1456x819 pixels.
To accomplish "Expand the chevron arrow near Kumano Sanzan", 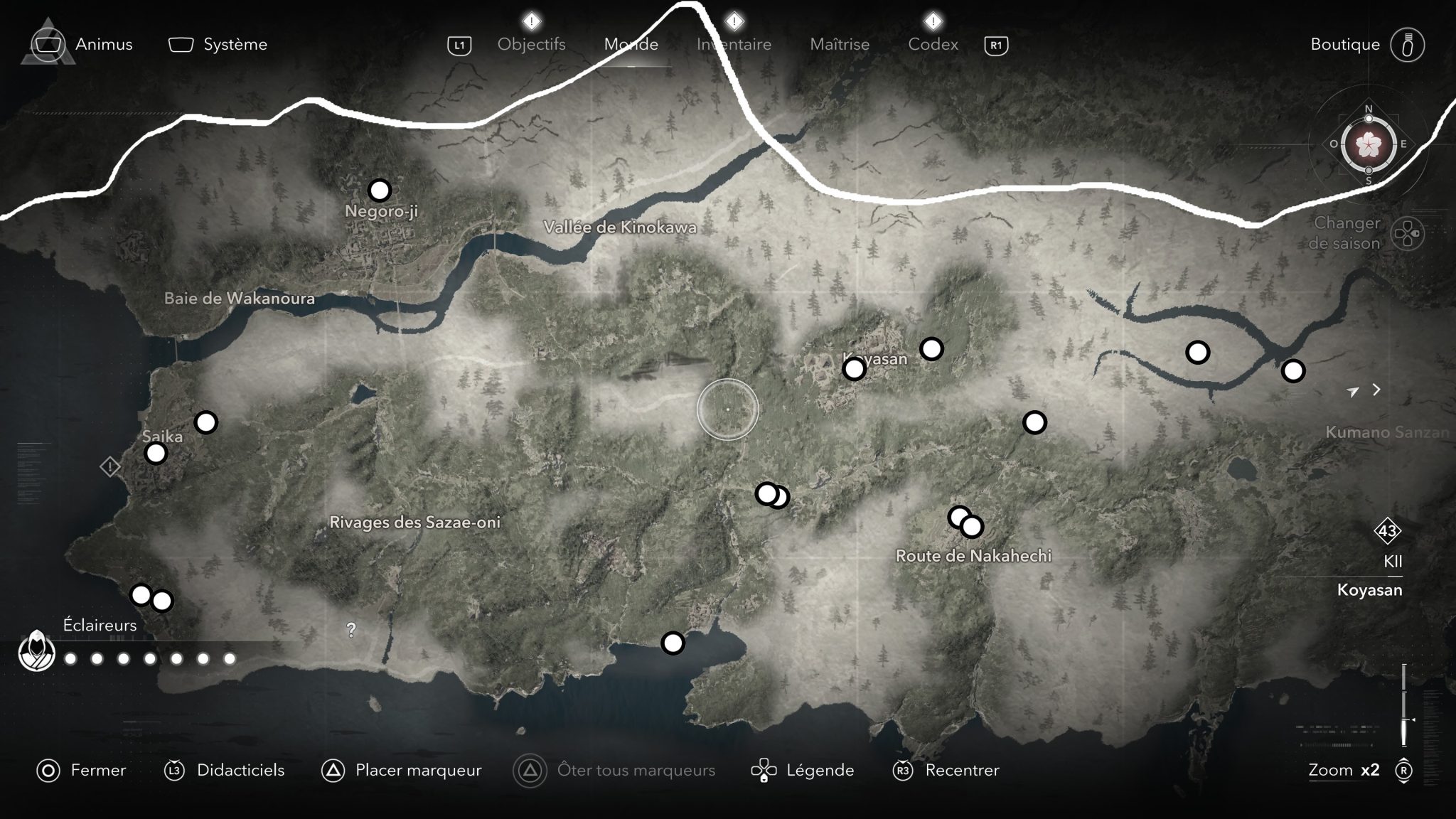I will coord(1376,390).
